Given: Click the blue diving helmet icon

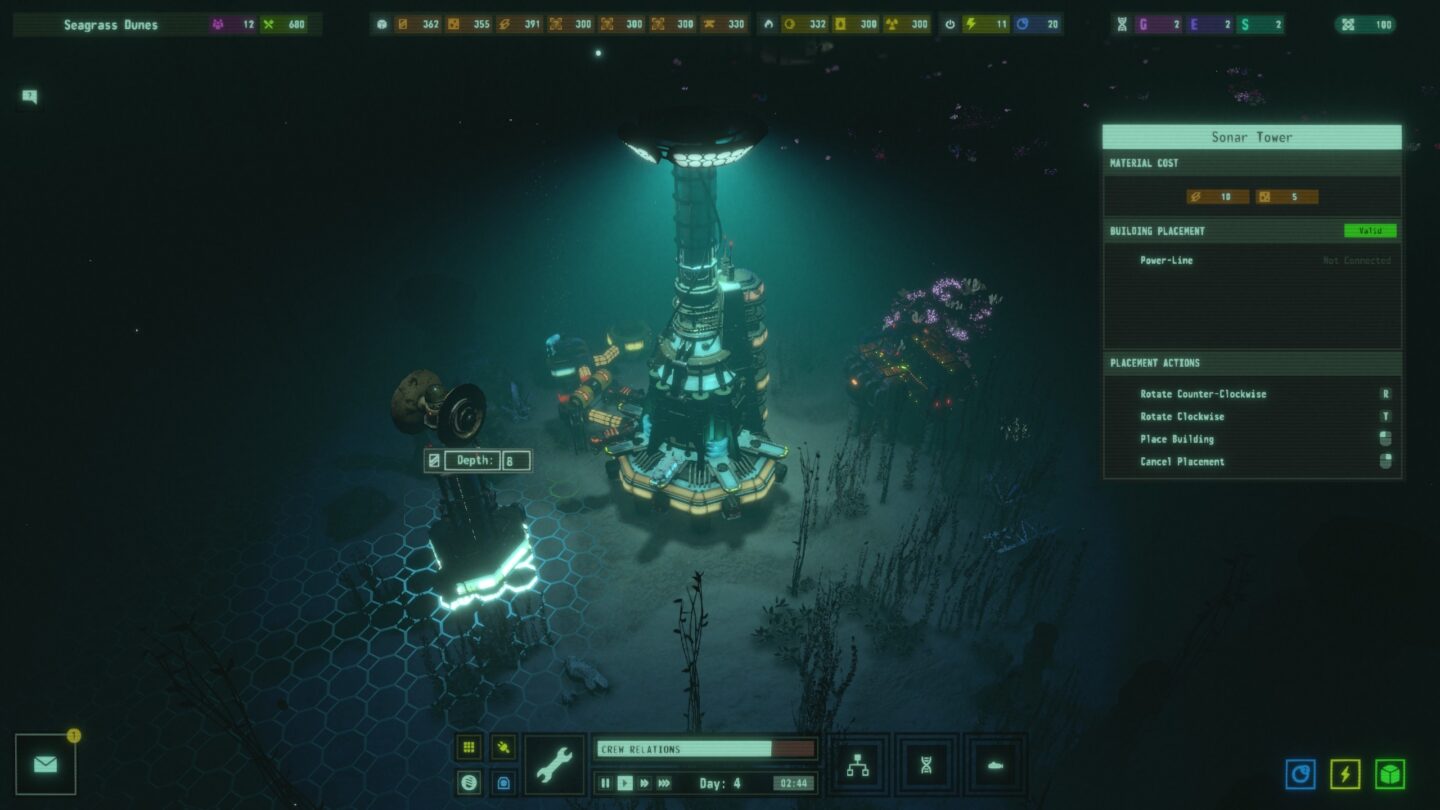Looking at the screenshot, I should coord(503,783).
